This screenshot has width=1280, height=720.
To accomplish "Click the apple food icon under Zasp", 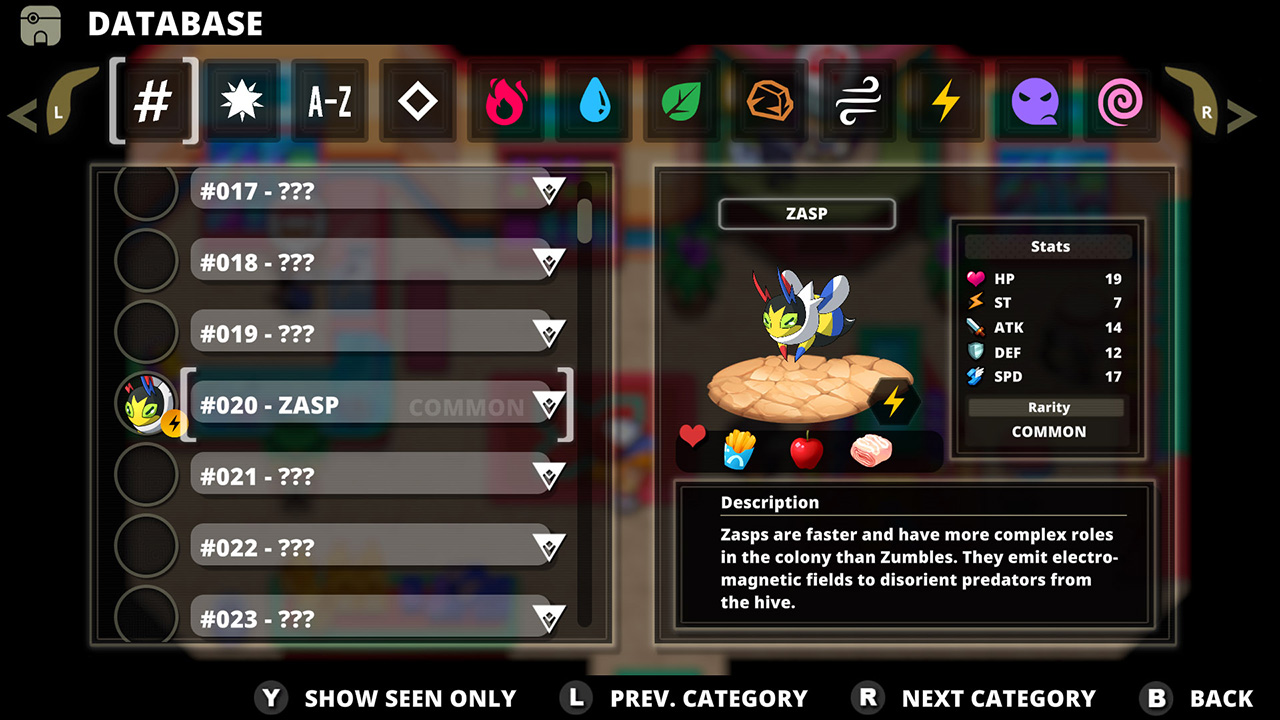I will (808, 449).
